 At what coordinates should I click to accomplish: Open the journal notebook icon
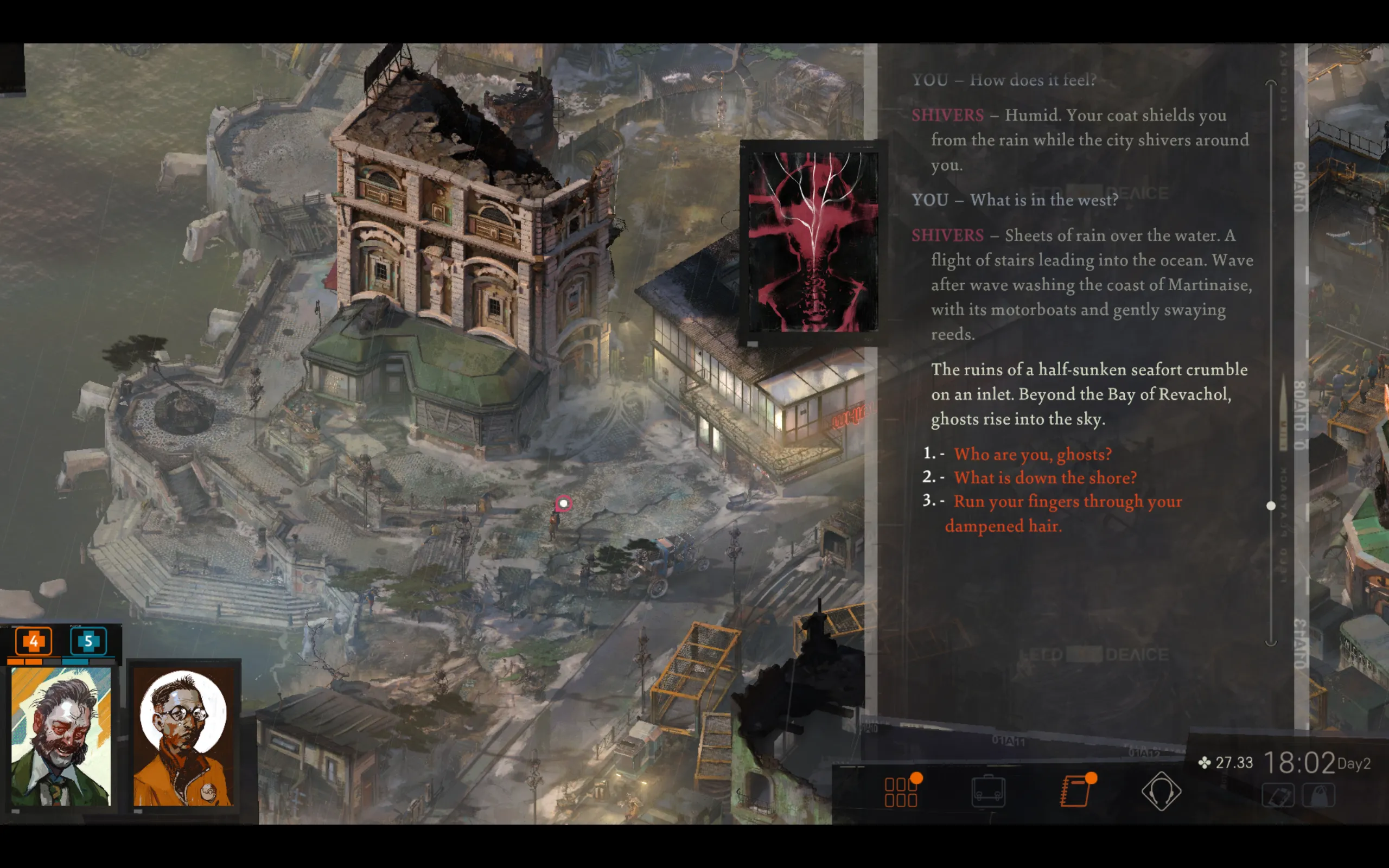tap(1075, 792)
